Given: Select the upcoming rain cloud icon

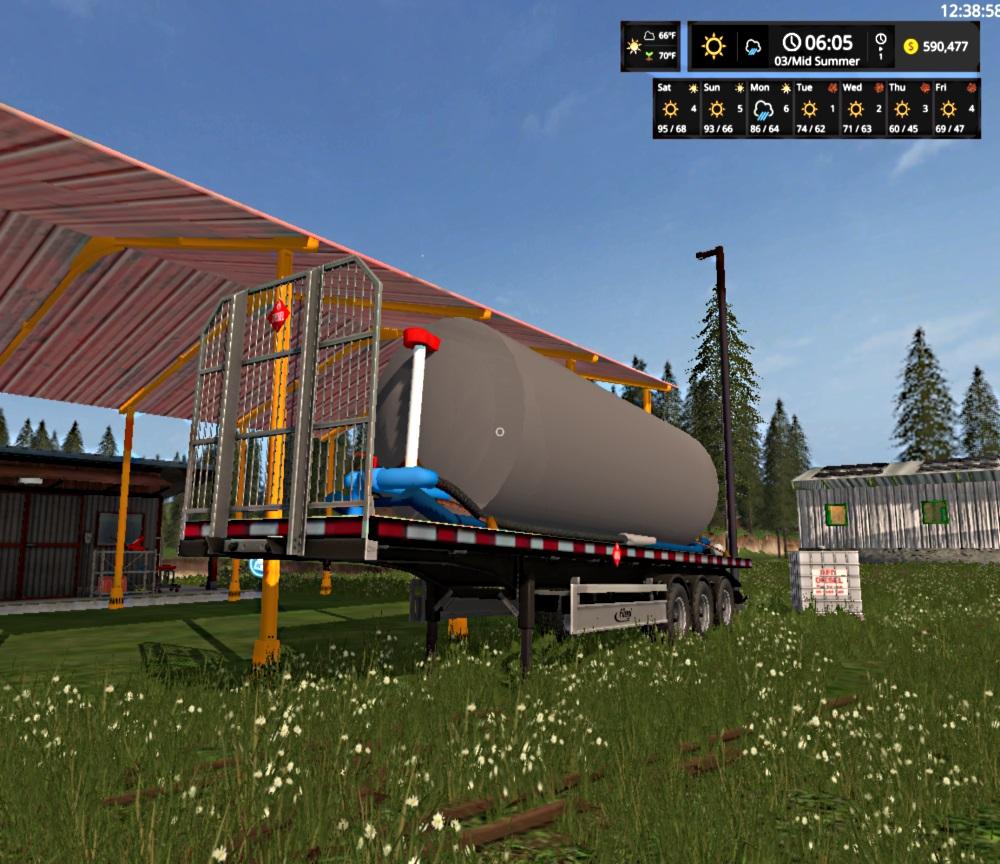Looking at the screenshot, I should [x=752, y=46].
